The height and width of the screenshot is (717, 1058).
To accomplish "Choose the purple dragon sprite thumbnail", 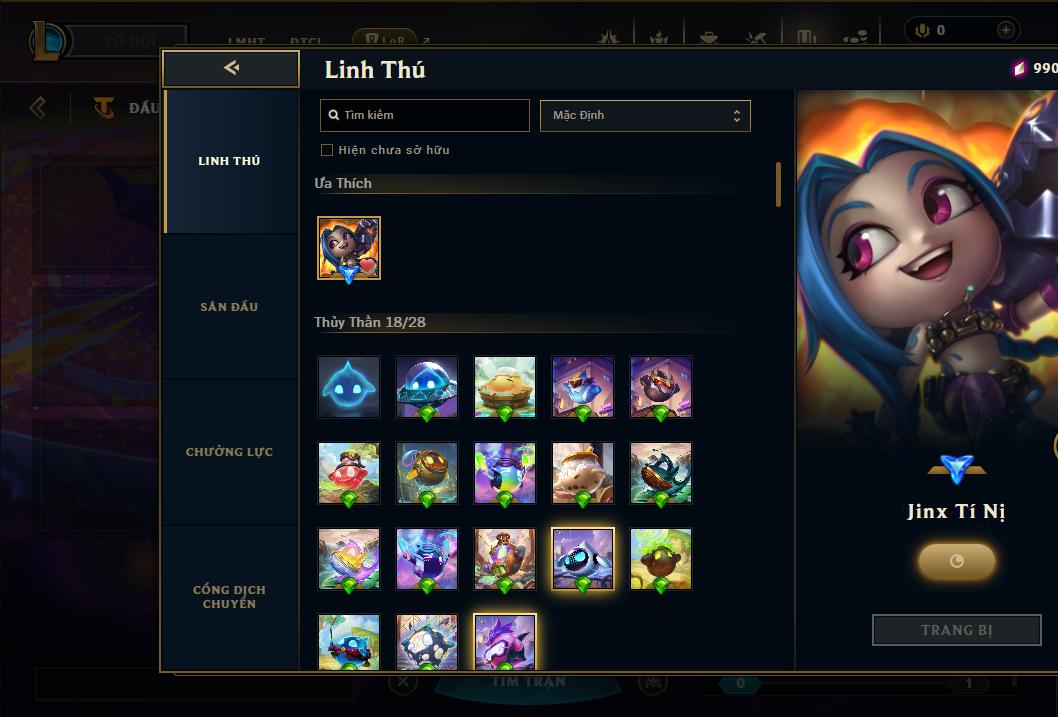I will 505,642.
